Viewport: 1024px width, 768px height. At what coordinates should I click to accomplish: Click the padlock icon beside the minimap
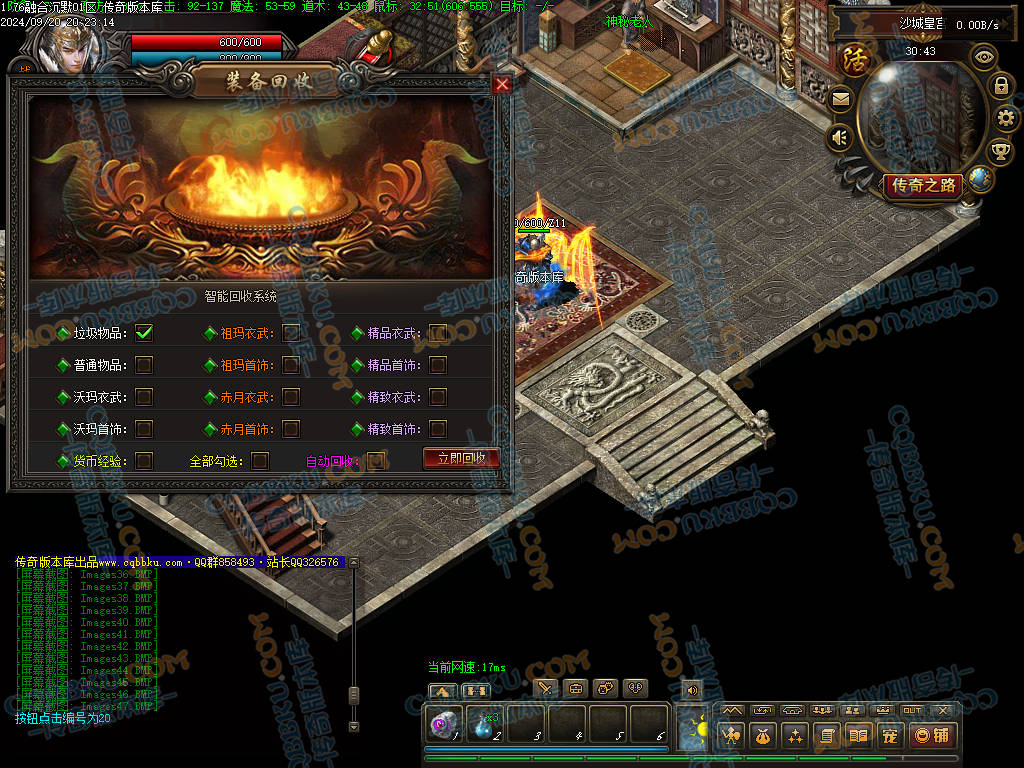1000,86
